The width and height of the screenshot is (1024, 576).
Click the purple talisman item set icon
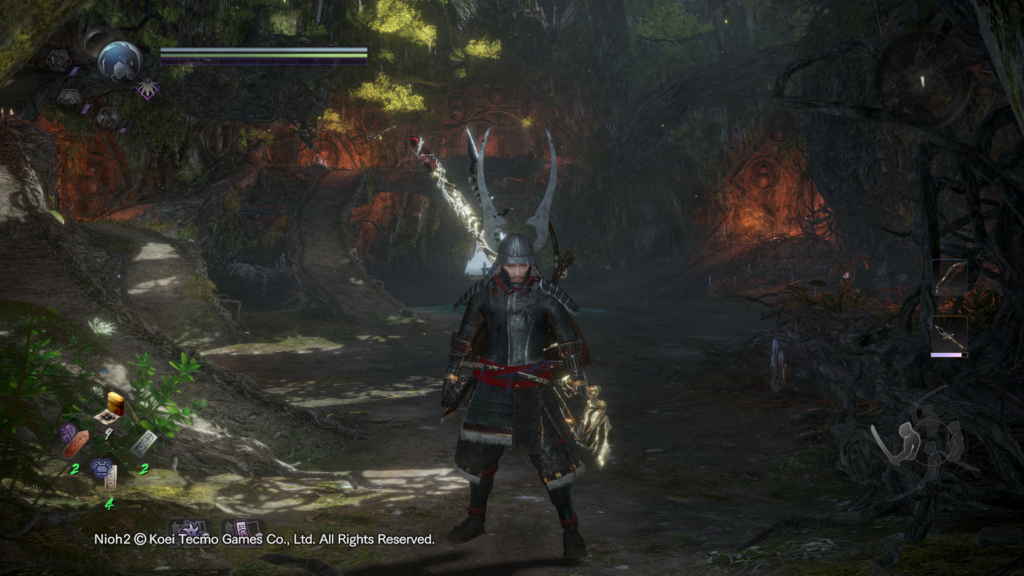click(x=242, y=529)
